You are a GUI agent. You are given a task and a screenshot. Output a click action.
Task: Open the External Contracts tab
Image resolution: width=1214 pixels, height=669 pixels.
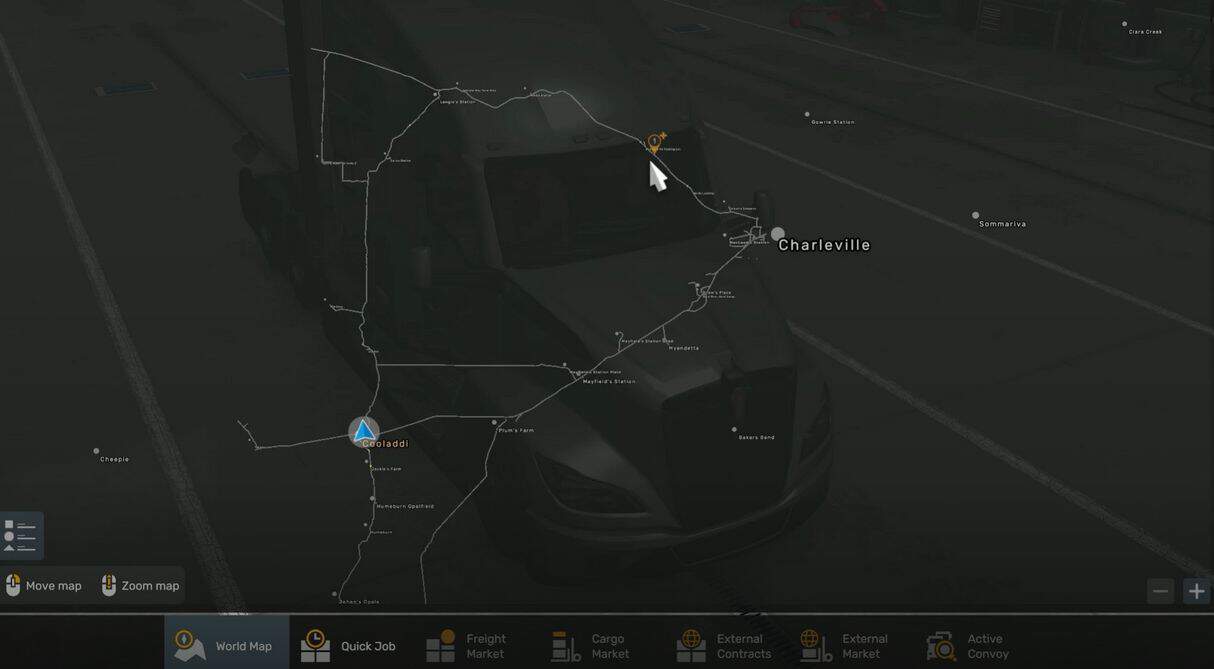pos(725,645)
